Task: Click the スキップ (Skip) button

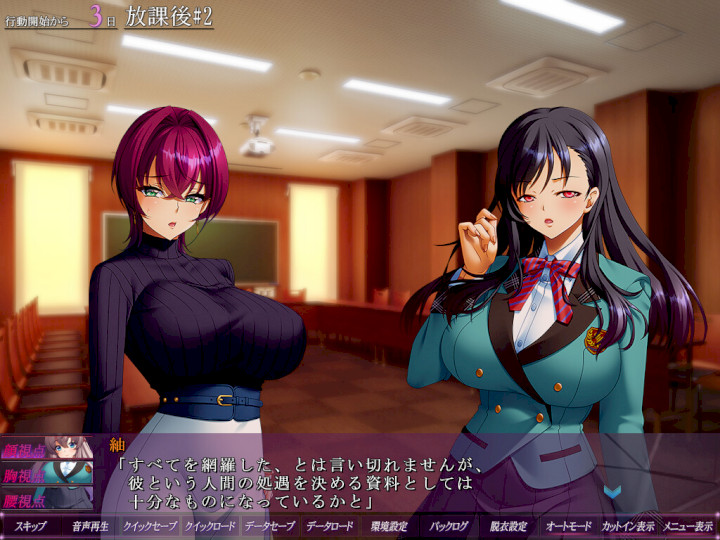Action: tap(30, 526)
